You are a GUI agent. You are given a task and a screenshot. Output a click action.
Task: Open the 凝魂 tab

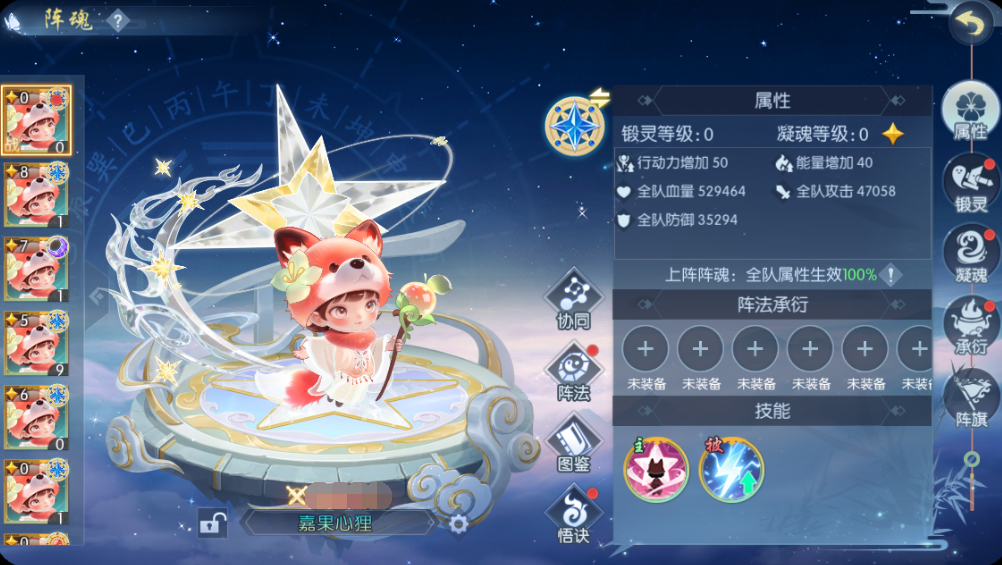pyautogui.click(x=971, y=254)
